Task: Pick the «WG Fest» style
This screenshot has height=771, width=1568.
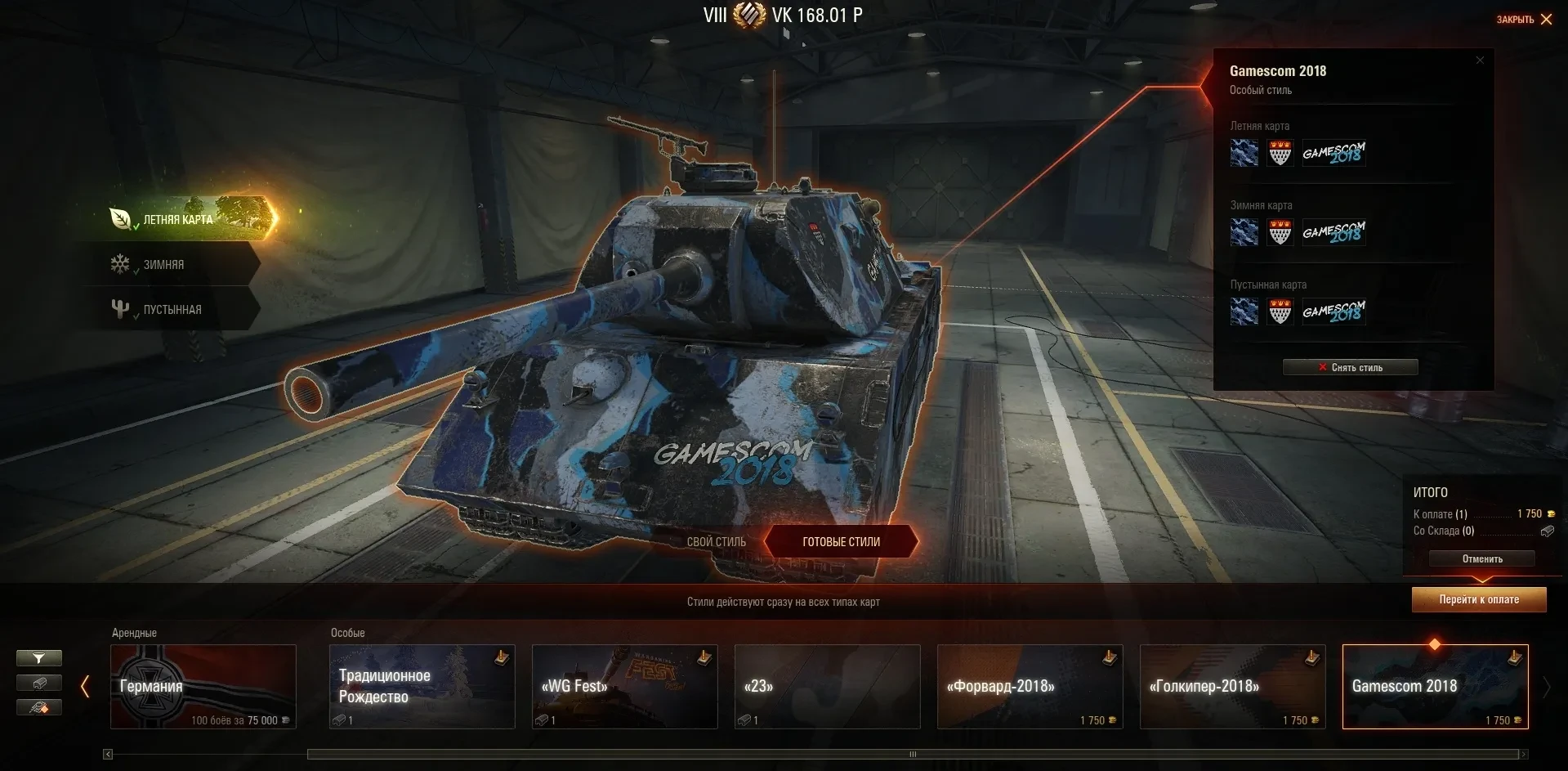Action: tap(624, 686)
